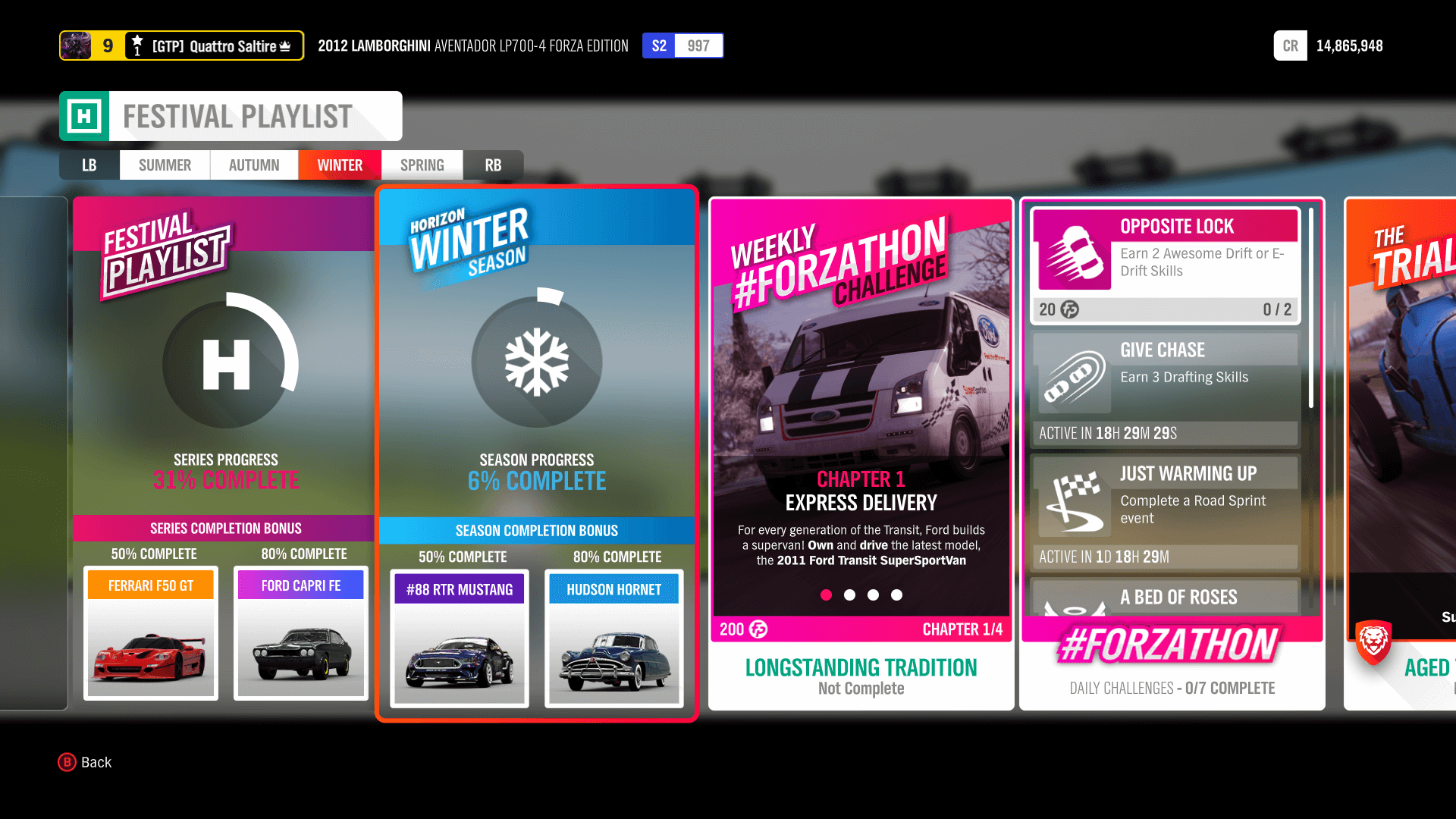Click the LB bumper toggle label

click(89, 165)
